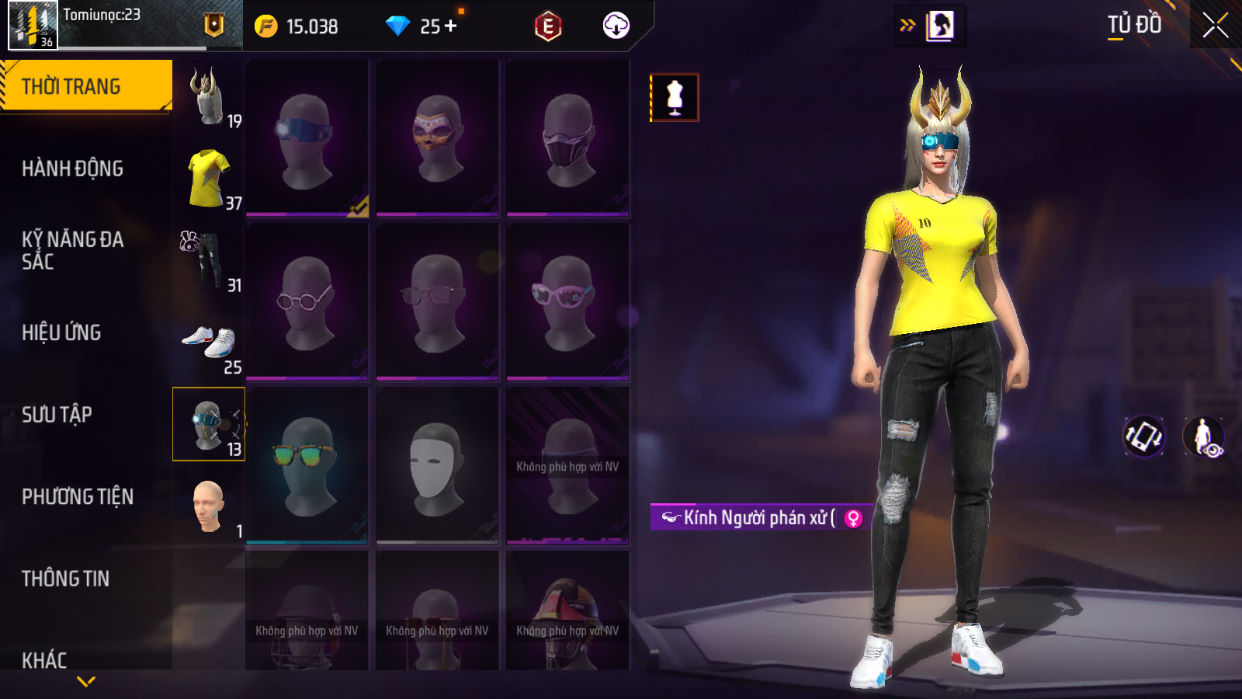Viewport: 1242px width, 699px height.
Task: Select the horned headwear category
Action: click(x=208, y=97)
